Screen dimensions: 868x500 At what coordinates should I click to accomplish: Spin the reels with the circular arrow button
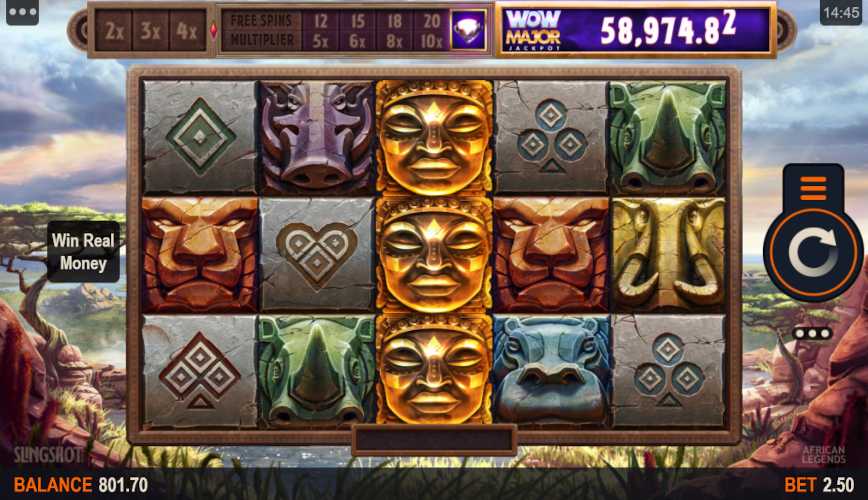812,255
